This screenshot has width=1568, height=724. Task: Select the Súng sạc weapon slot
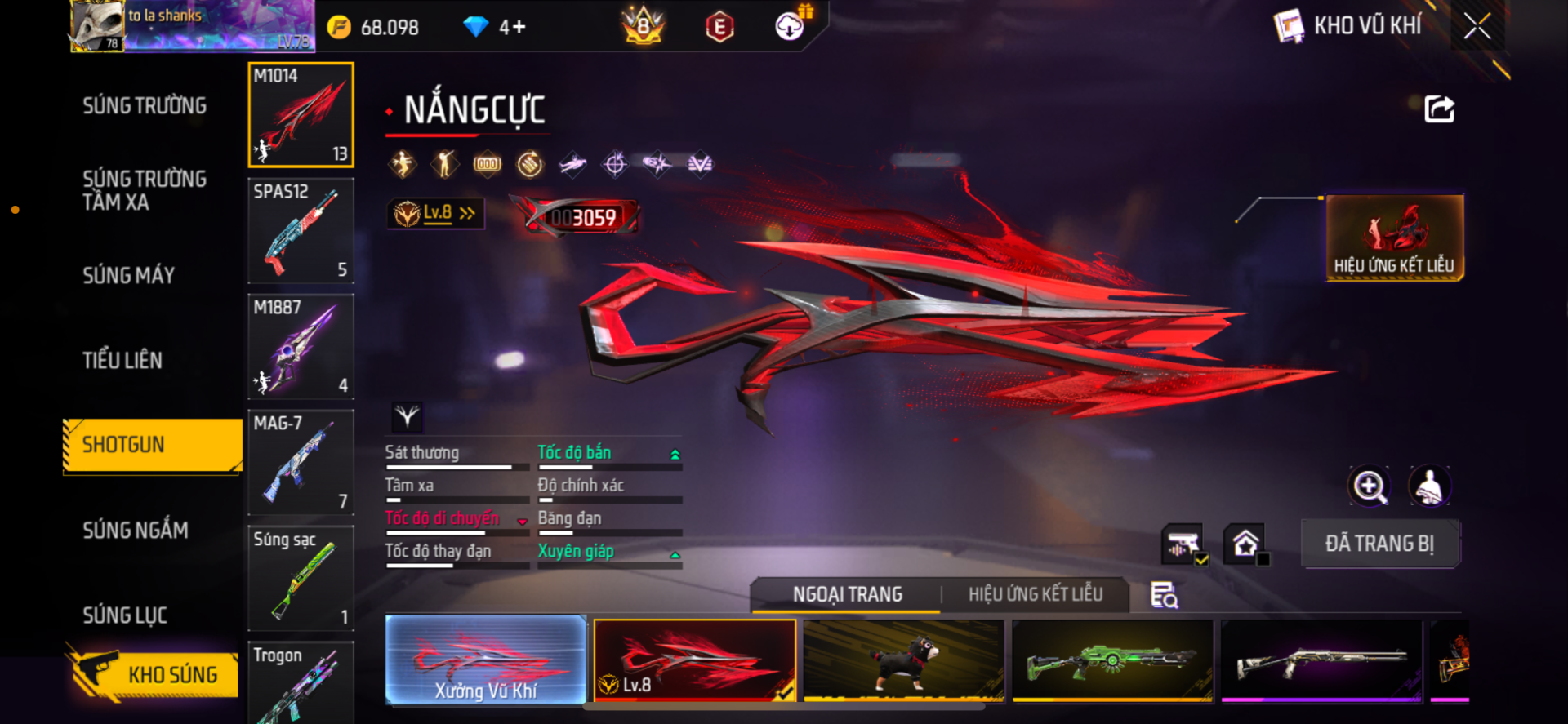point(301,578)
